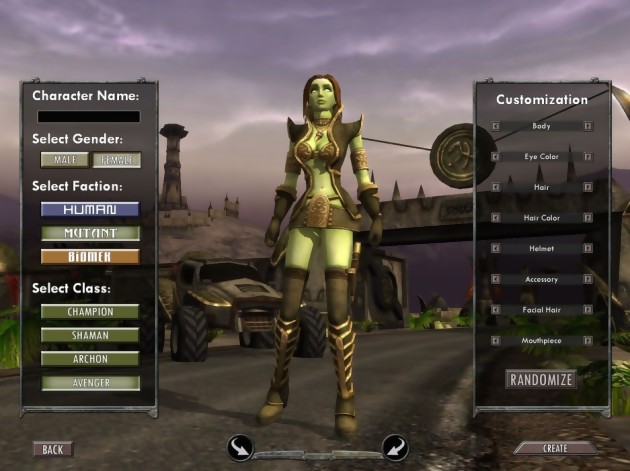630x471 pixels.
Task: Pick the Archon class
Action: pos(89,359)
